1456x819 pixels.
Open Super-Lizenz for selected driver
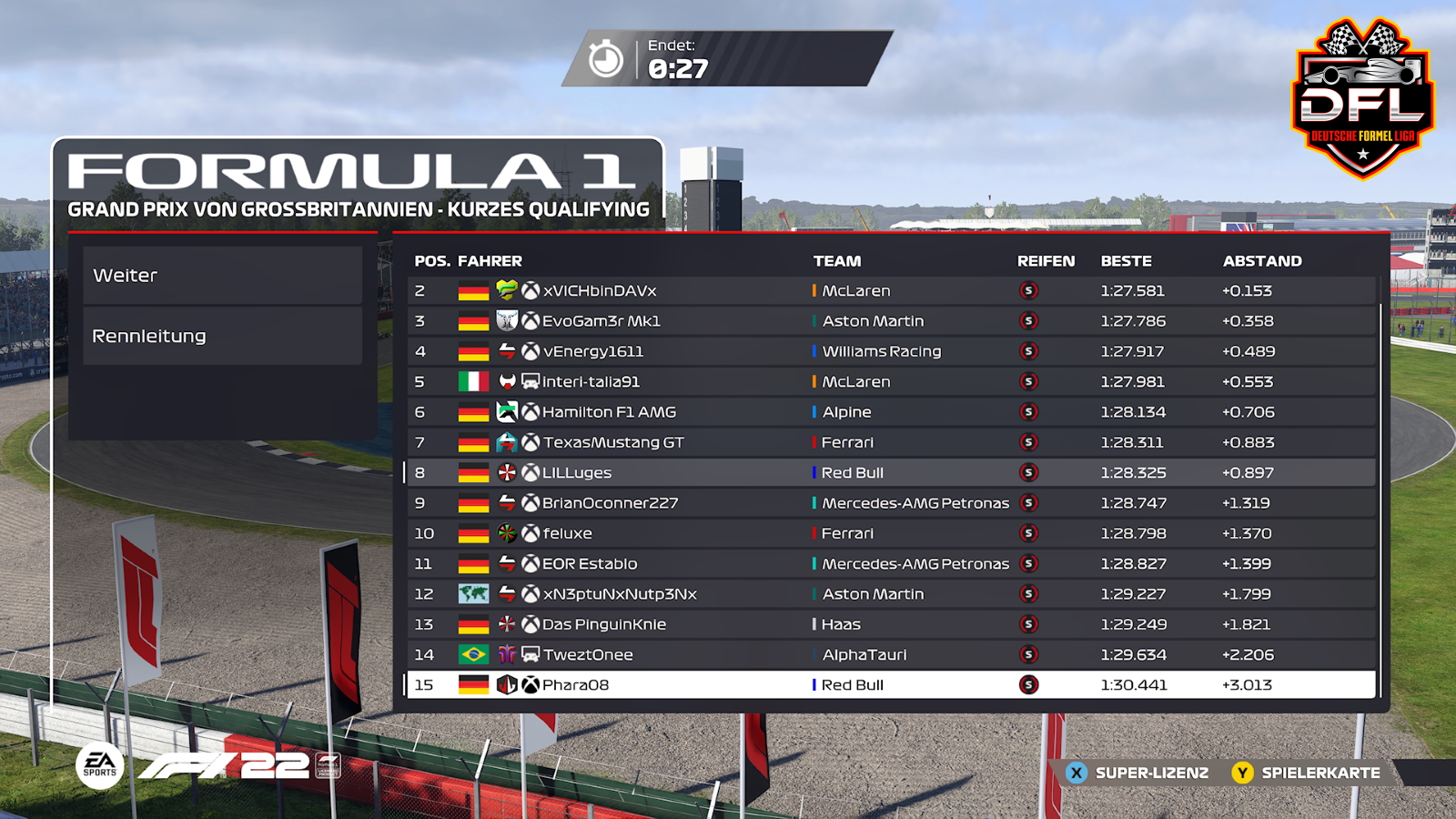[x=1137, y=773]
